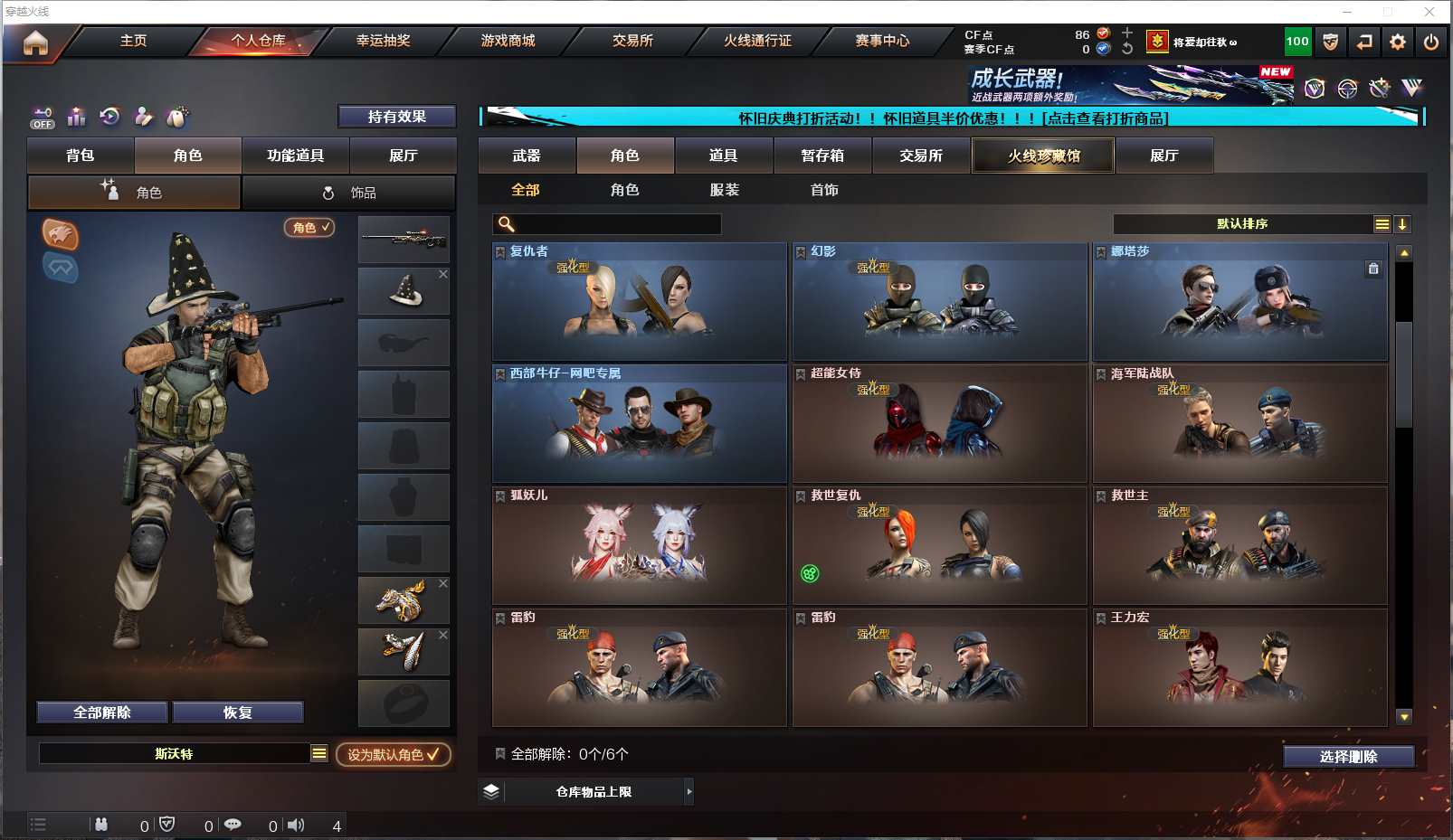Switch to the 饰品 accessories sub-tab
Screen dimensions: 1453x840
coord(348,193)
